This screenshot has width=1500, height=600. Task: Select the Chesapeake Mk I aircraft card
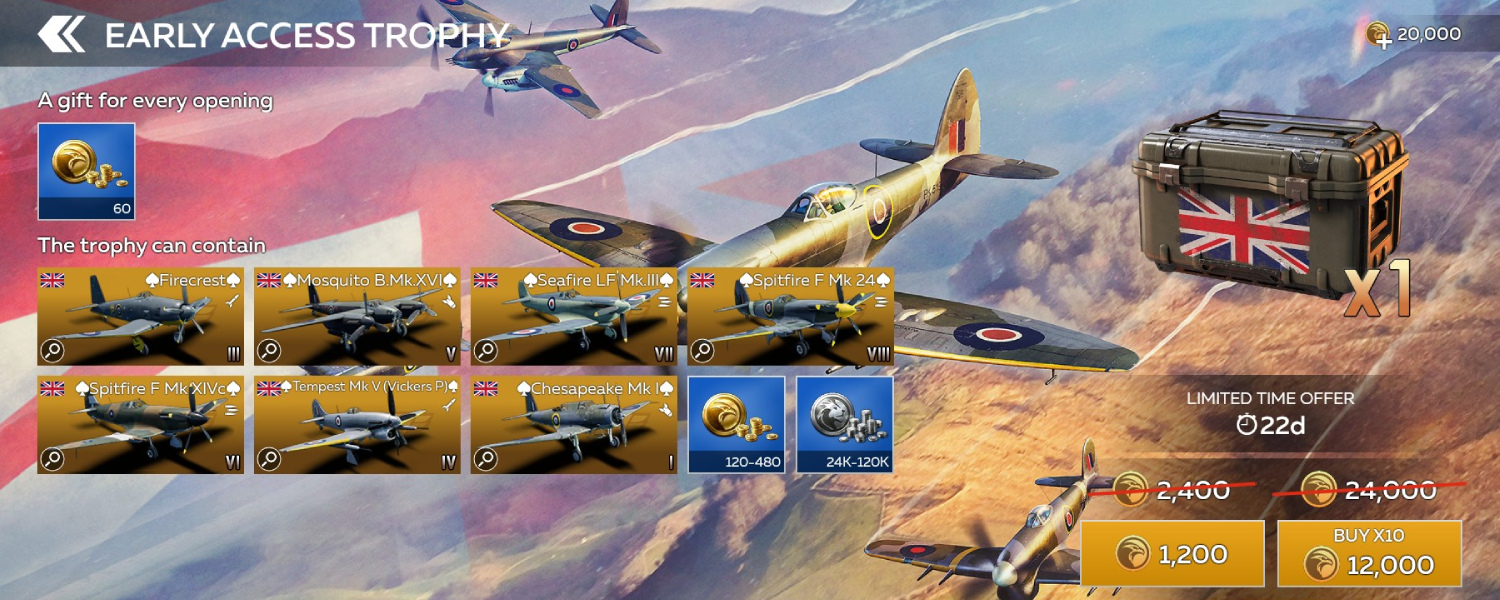pyautogui.click(x=574, y=425)
